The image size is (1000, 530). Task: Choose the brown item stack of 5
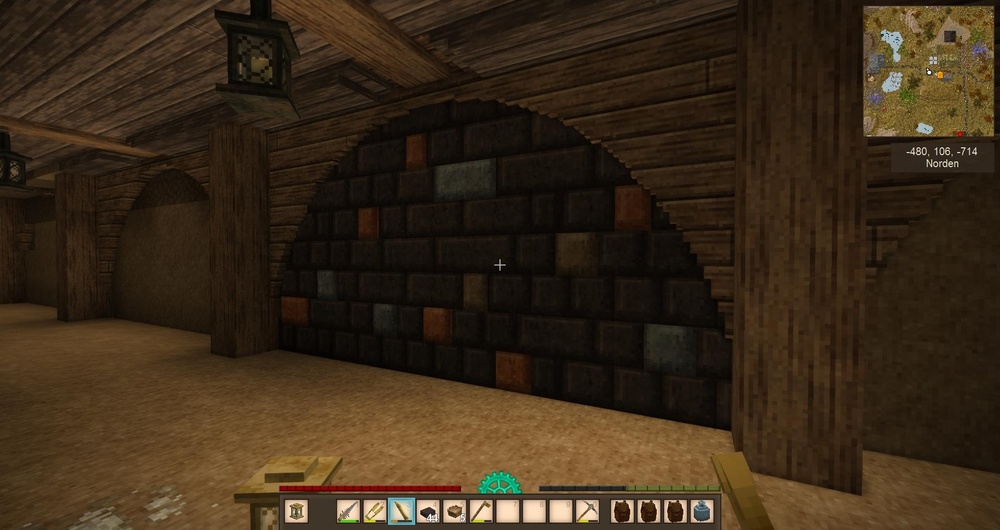(x=455, y=512)
